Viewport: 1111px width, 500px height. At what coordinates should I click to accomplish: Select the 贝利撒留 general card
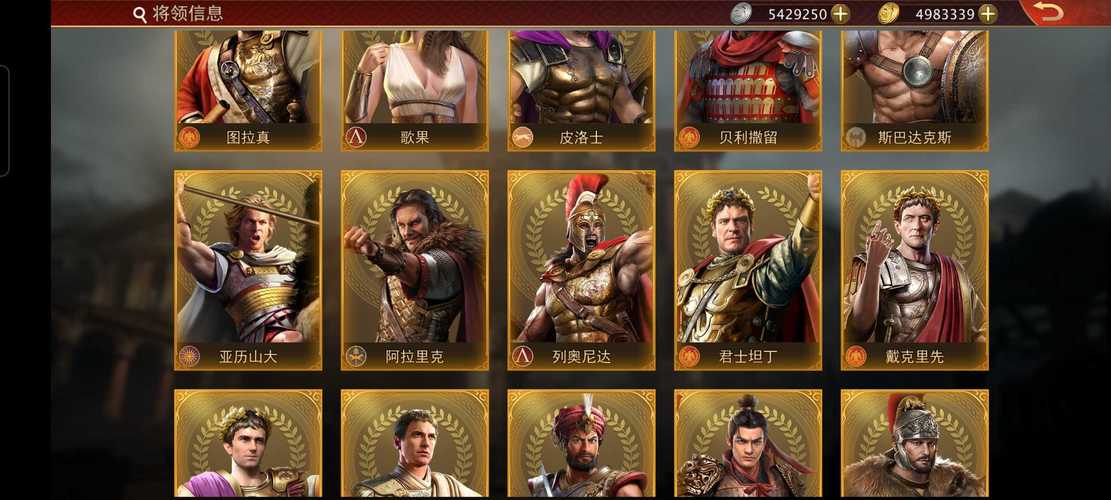pyautogui.click(x=748, y=90)
